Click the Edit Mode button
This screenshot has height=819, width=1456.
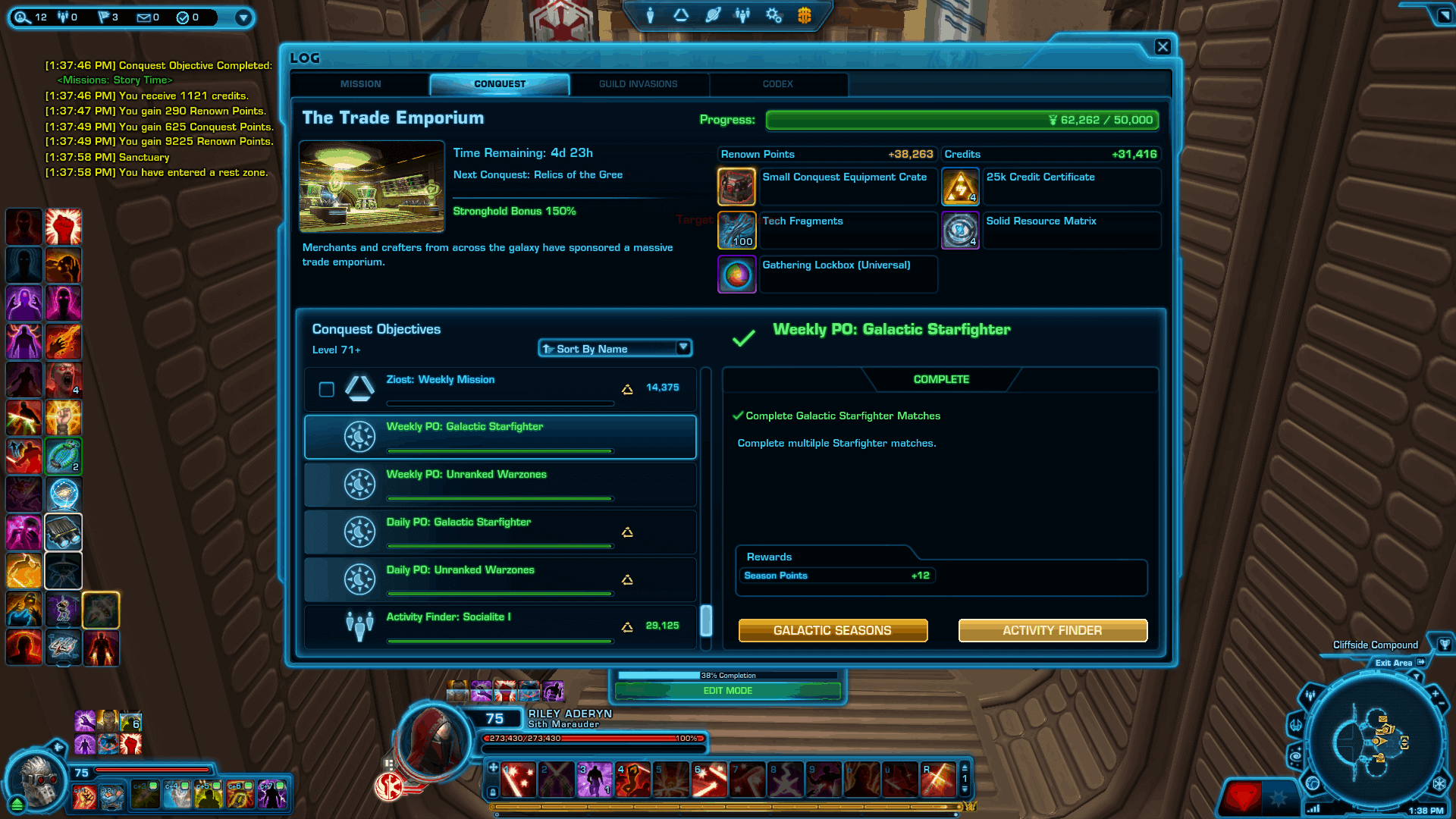pos(728,691)
